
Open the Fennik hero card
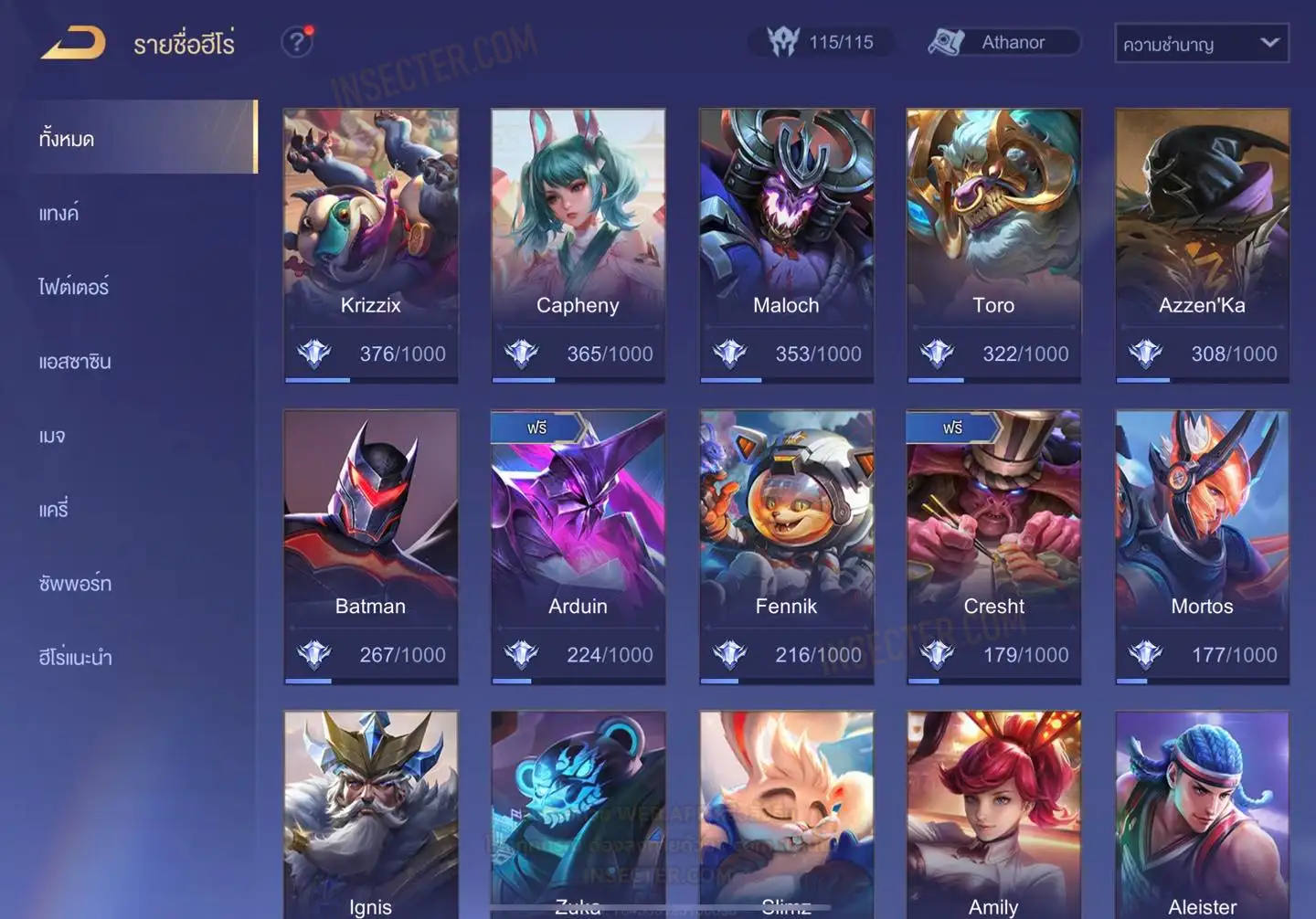coord(786,546)
